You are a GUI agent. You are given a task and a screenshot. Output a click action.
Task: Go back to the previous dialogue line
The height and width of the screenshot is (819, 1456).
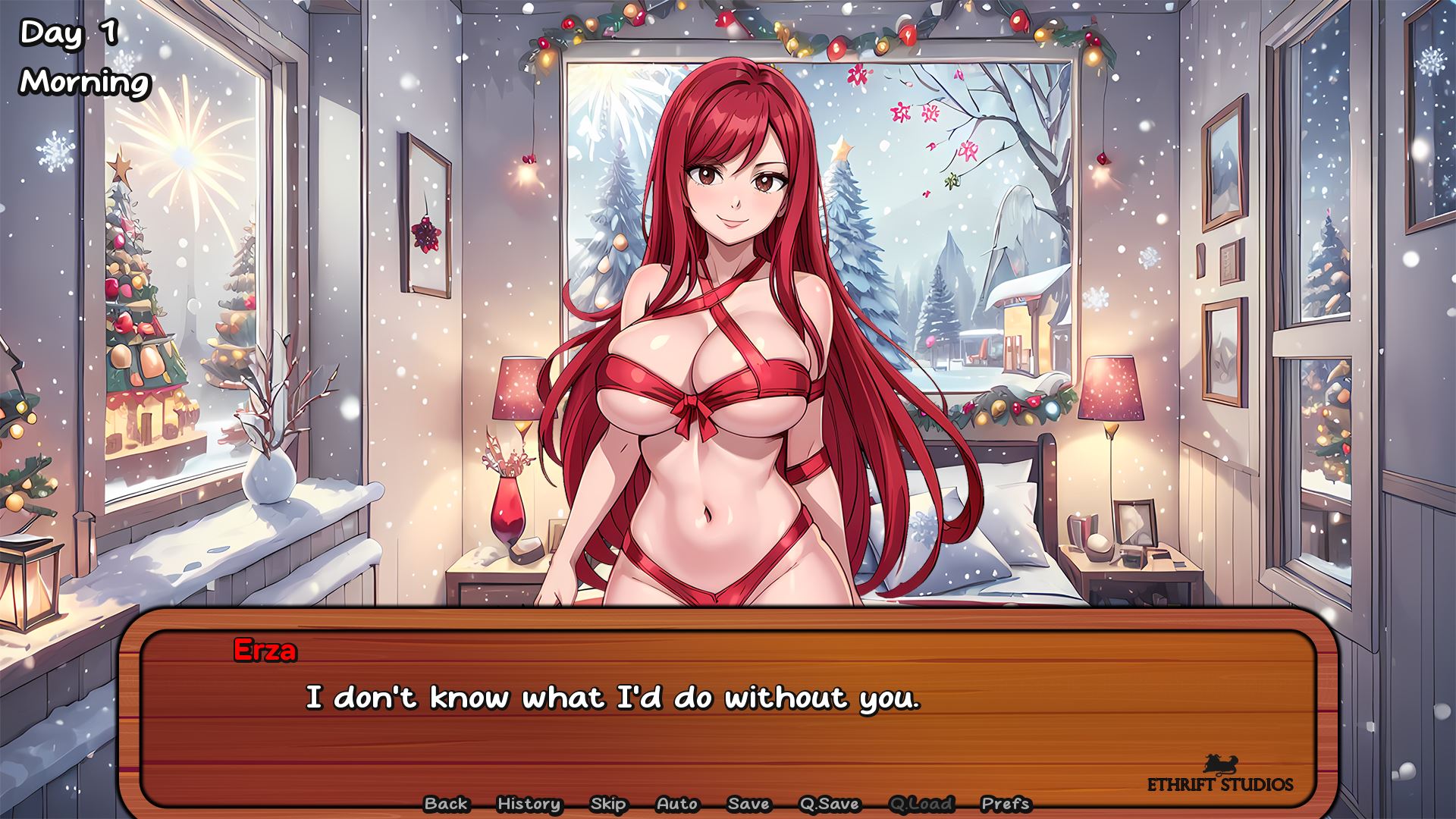[446, 803]
